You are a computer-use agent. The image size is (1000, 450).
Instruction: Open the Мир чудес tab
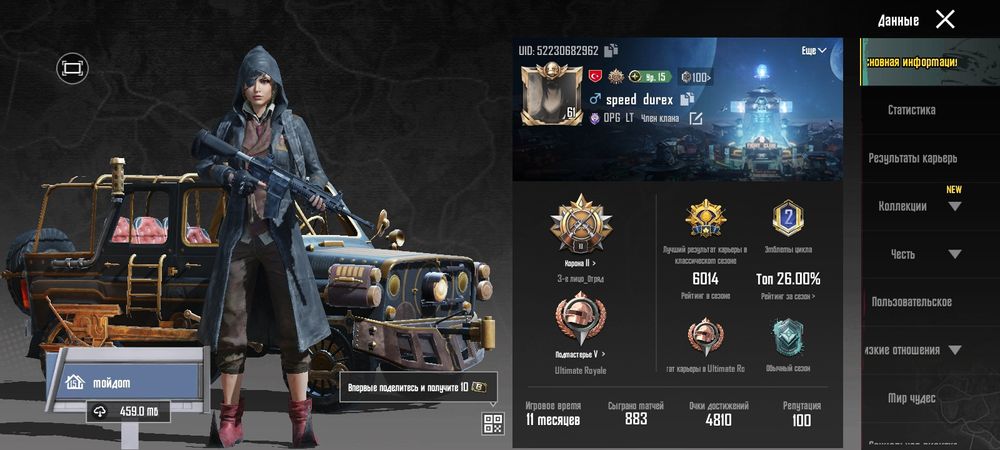tap(911, 398)
